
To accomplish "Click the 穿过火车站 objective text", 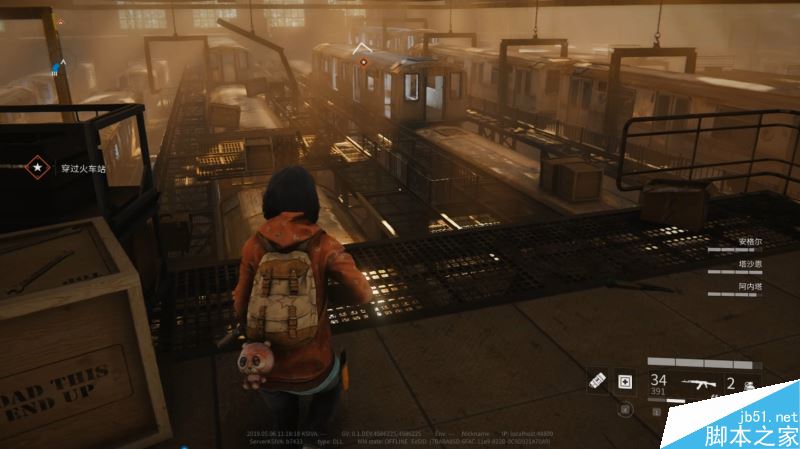I will (82, 168).
